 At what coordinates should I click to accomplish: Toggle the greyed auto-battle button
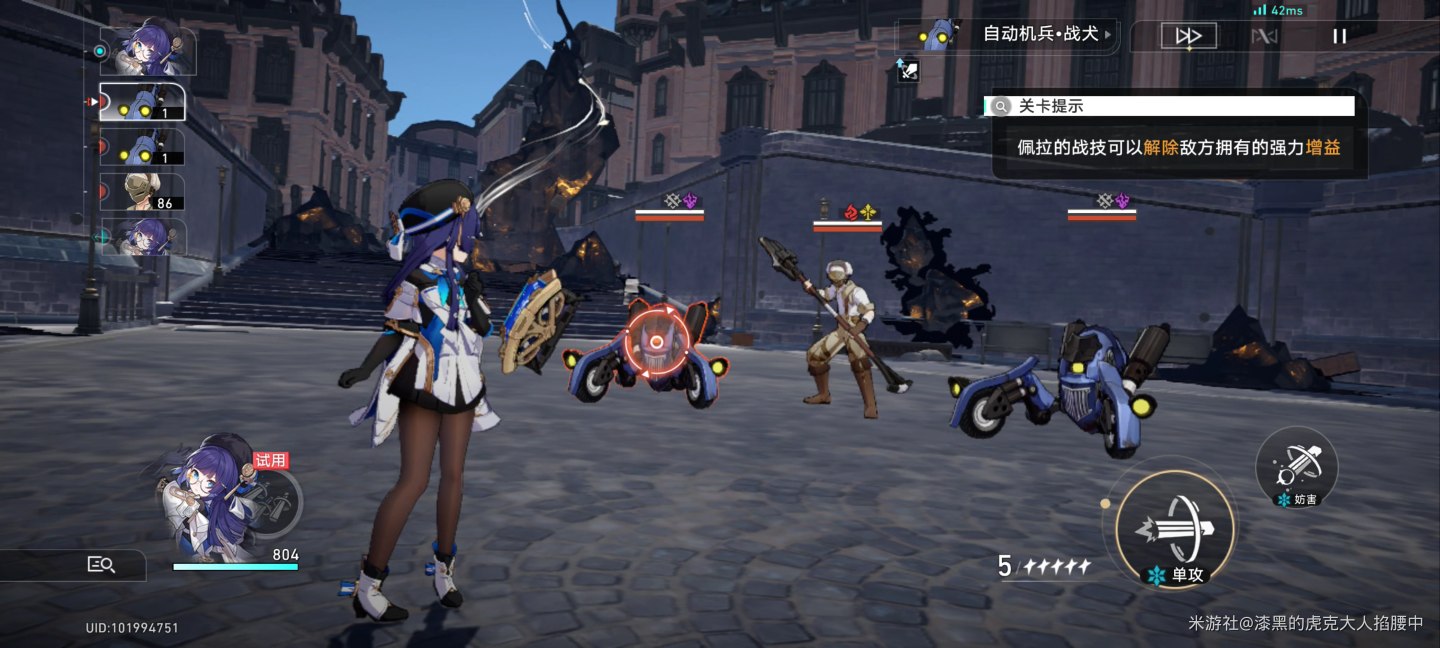point(1264,36)
